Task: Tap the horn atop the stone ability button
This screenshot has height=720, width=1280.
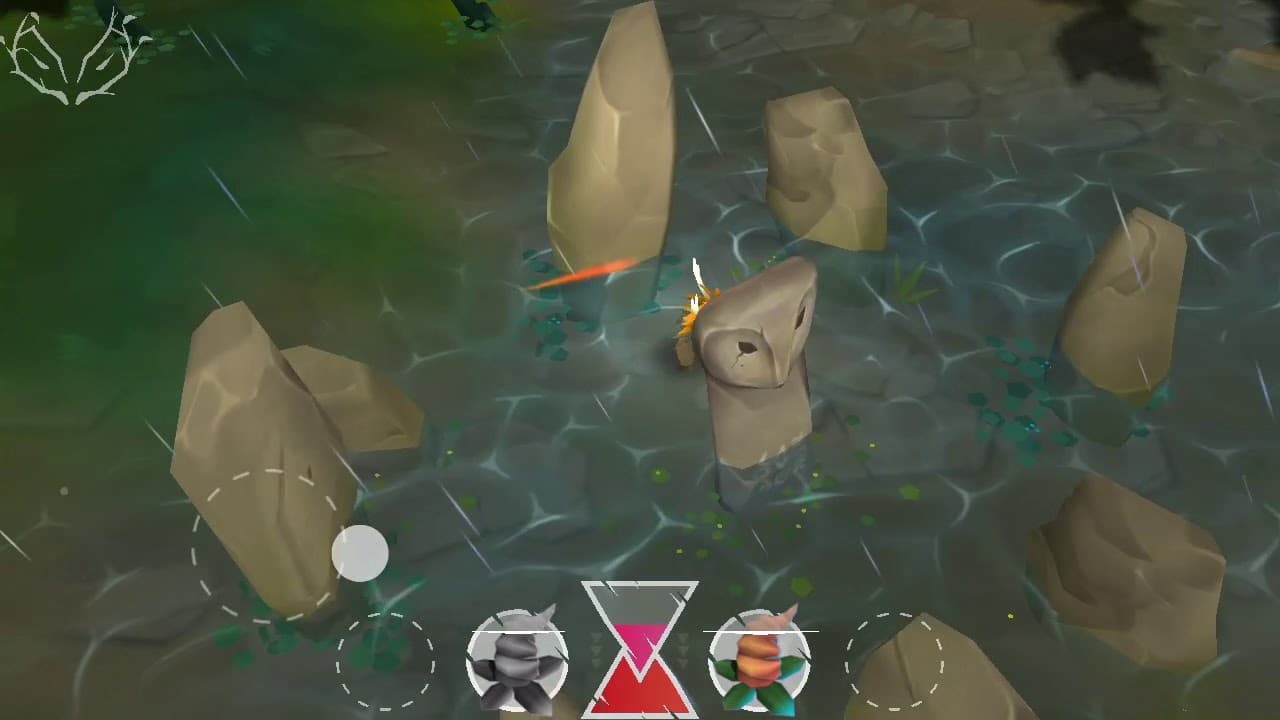Action: tap(545, 612)
